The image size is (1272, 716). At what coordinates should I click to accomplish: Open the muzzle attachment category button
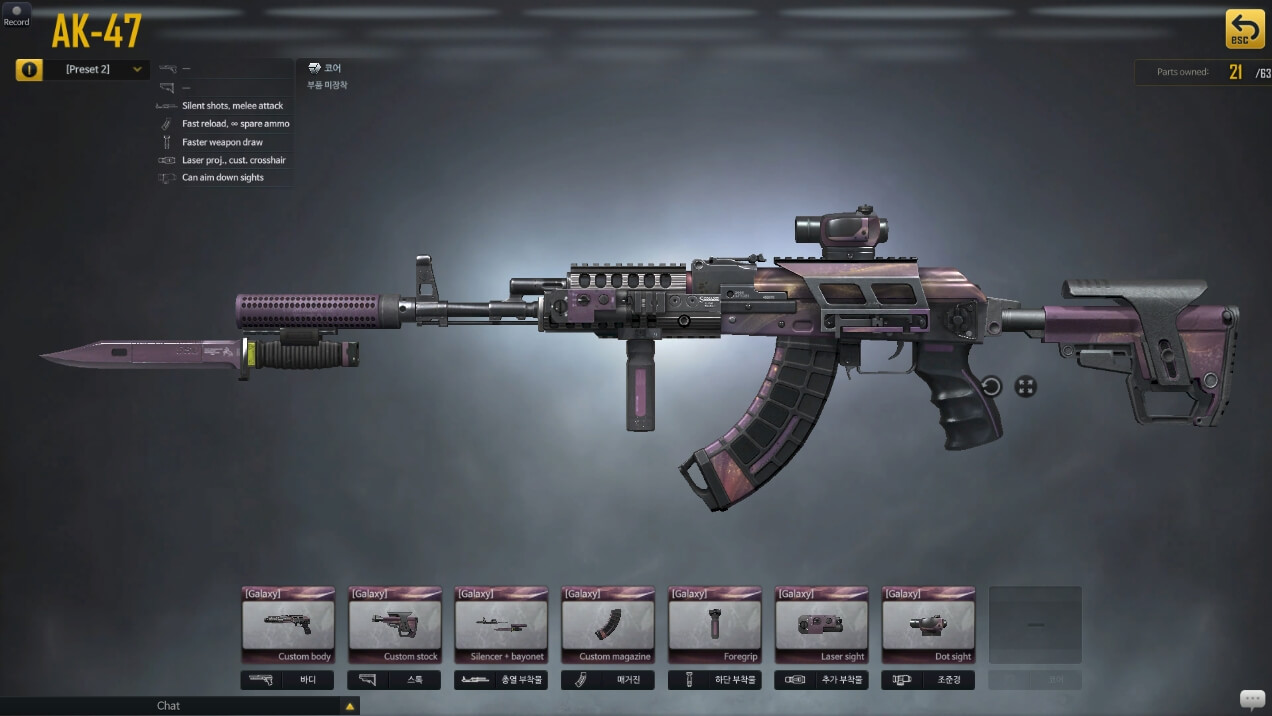point(501,680)
